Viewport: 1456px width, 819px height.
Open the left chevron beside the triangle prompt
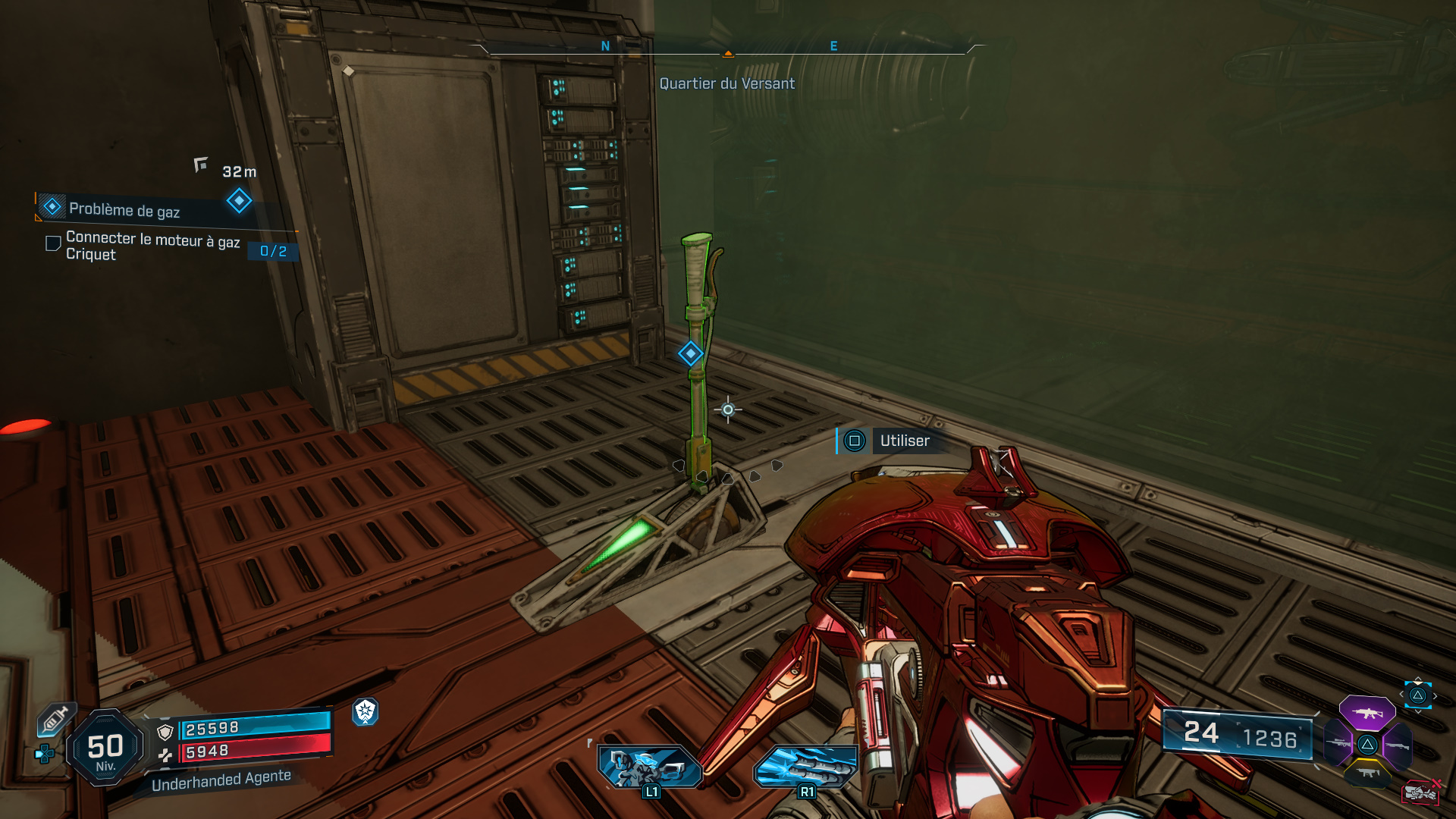click(1401, 694)
